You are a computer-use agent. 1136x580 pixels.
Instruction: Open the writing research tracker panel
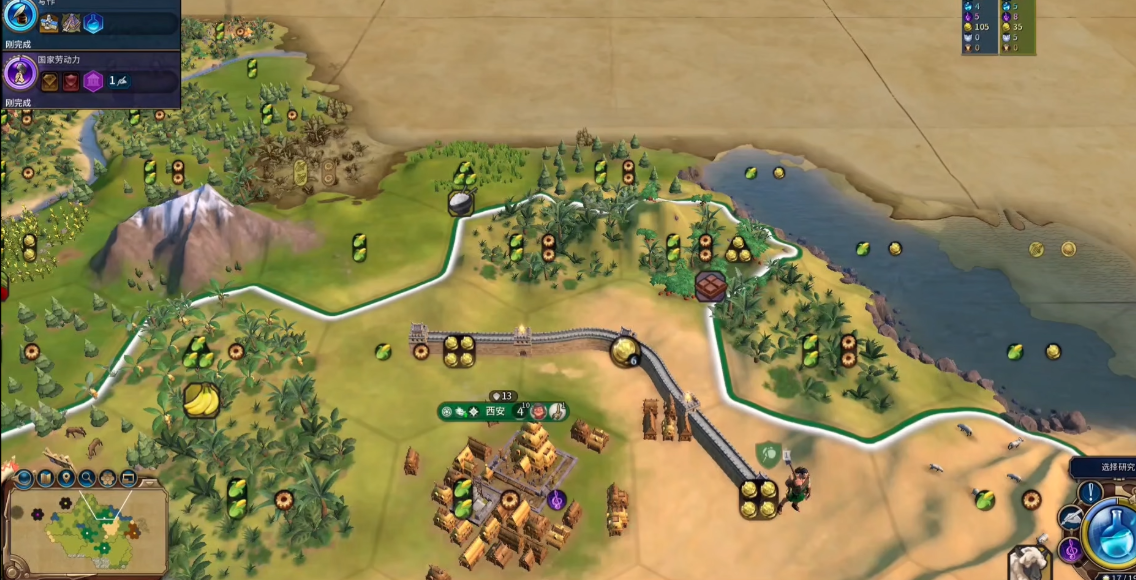point(19,16)
